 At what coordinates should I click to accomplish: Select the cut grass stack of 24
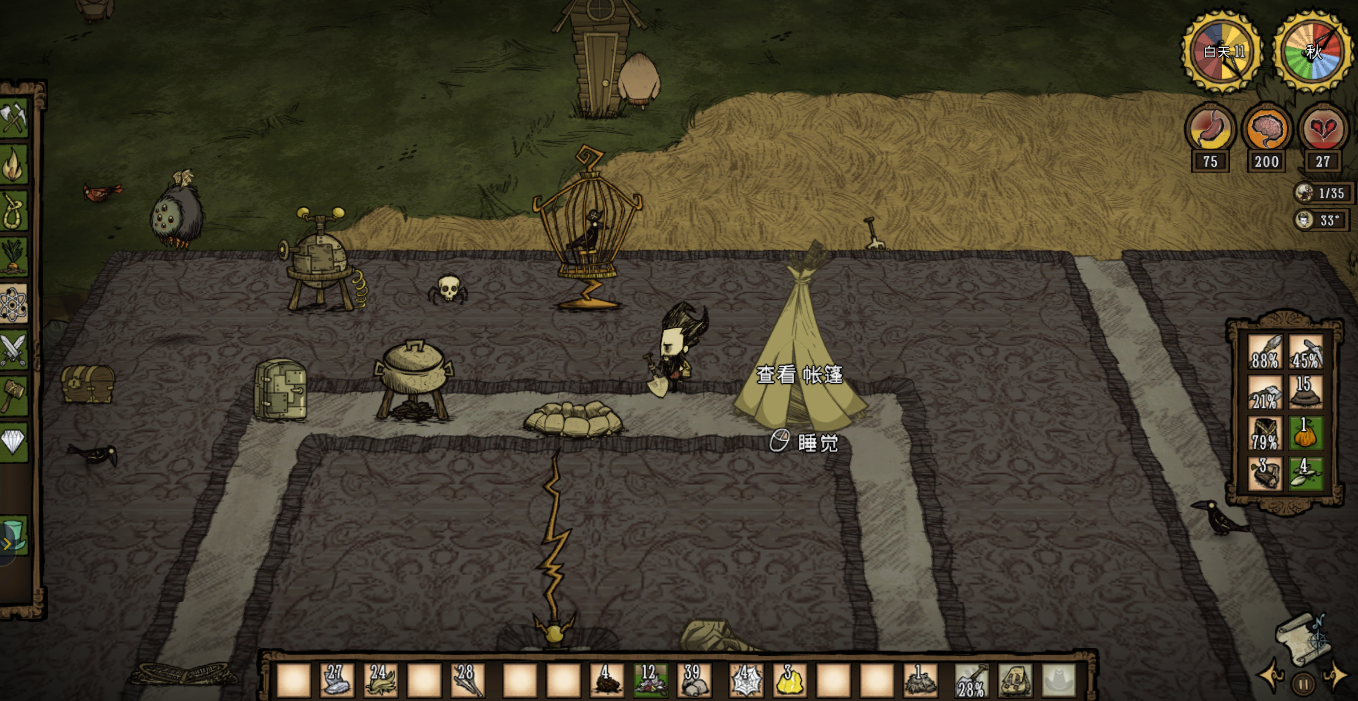380,680
